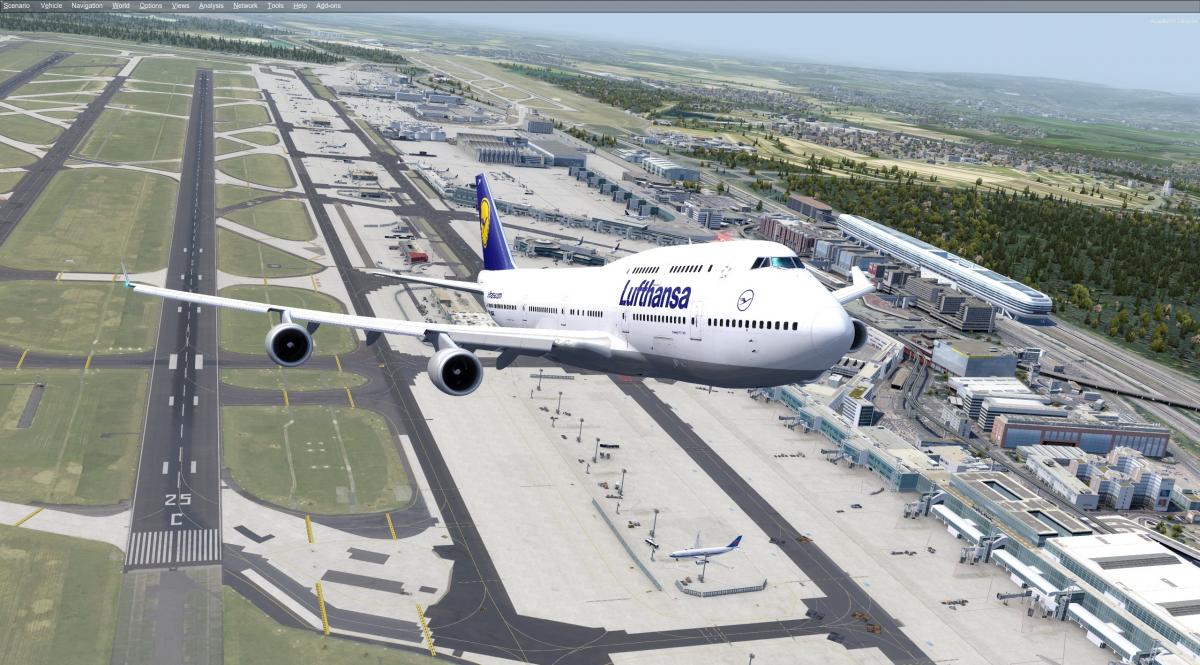Open the Add-ons menu
This screenshot has width=1200, height=665.
(328, 6)
